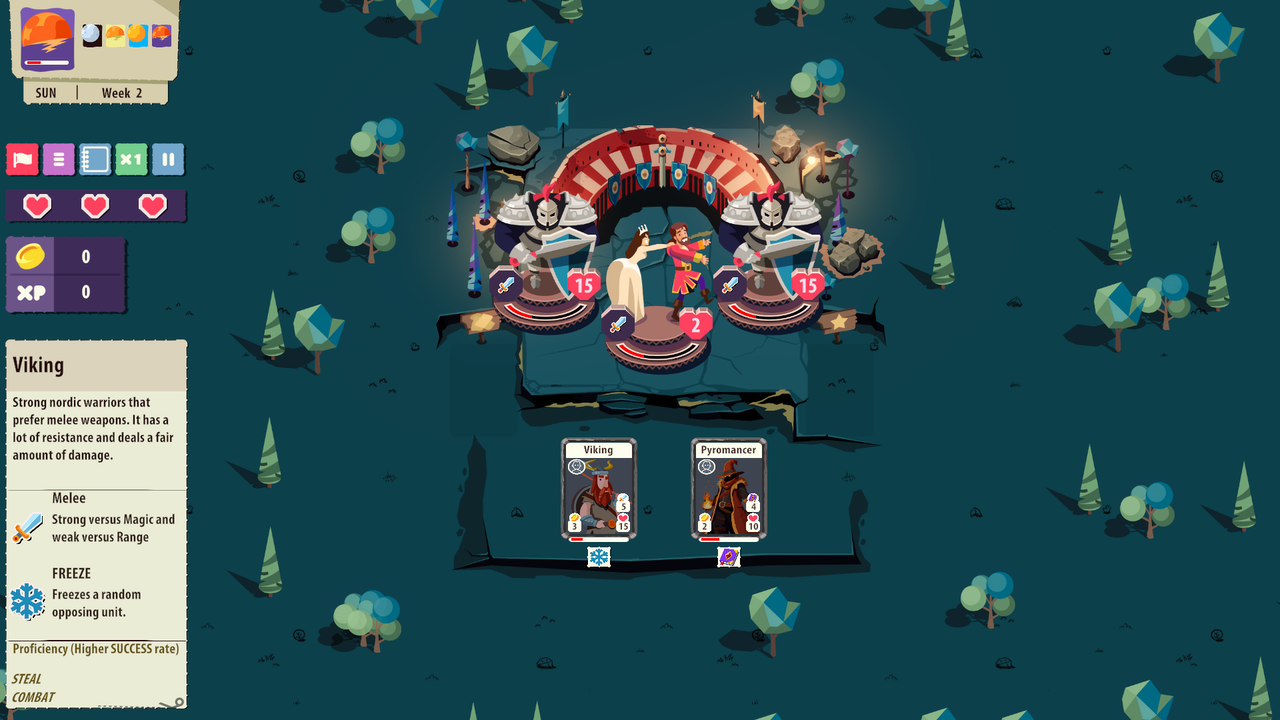Click the STEAL proficiency text

(27, 679)
